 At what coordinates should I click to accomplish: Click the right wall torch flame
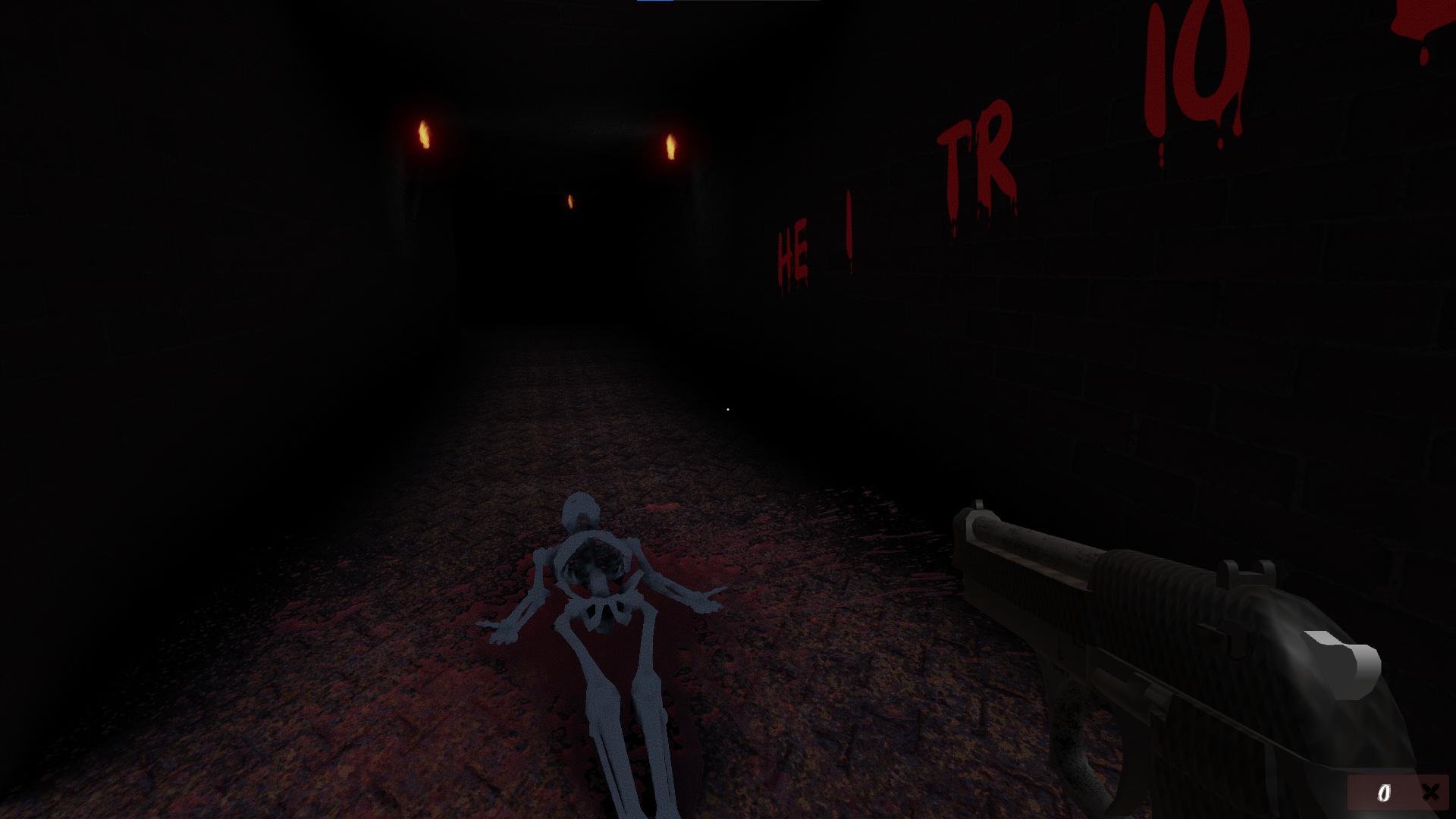(670, 146)
